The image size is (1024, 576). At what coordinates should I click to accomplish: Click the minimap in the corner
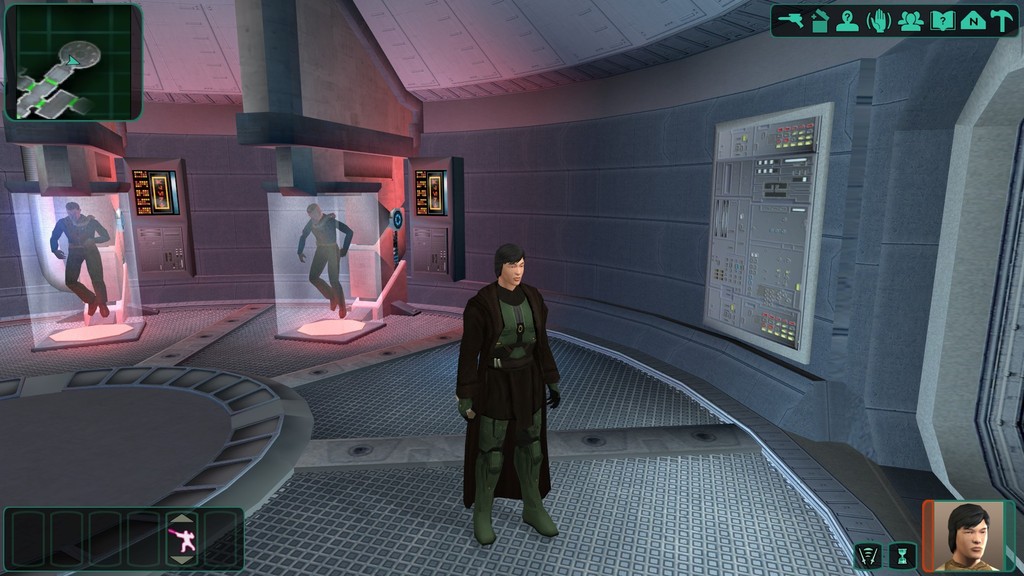coord(73,62)
